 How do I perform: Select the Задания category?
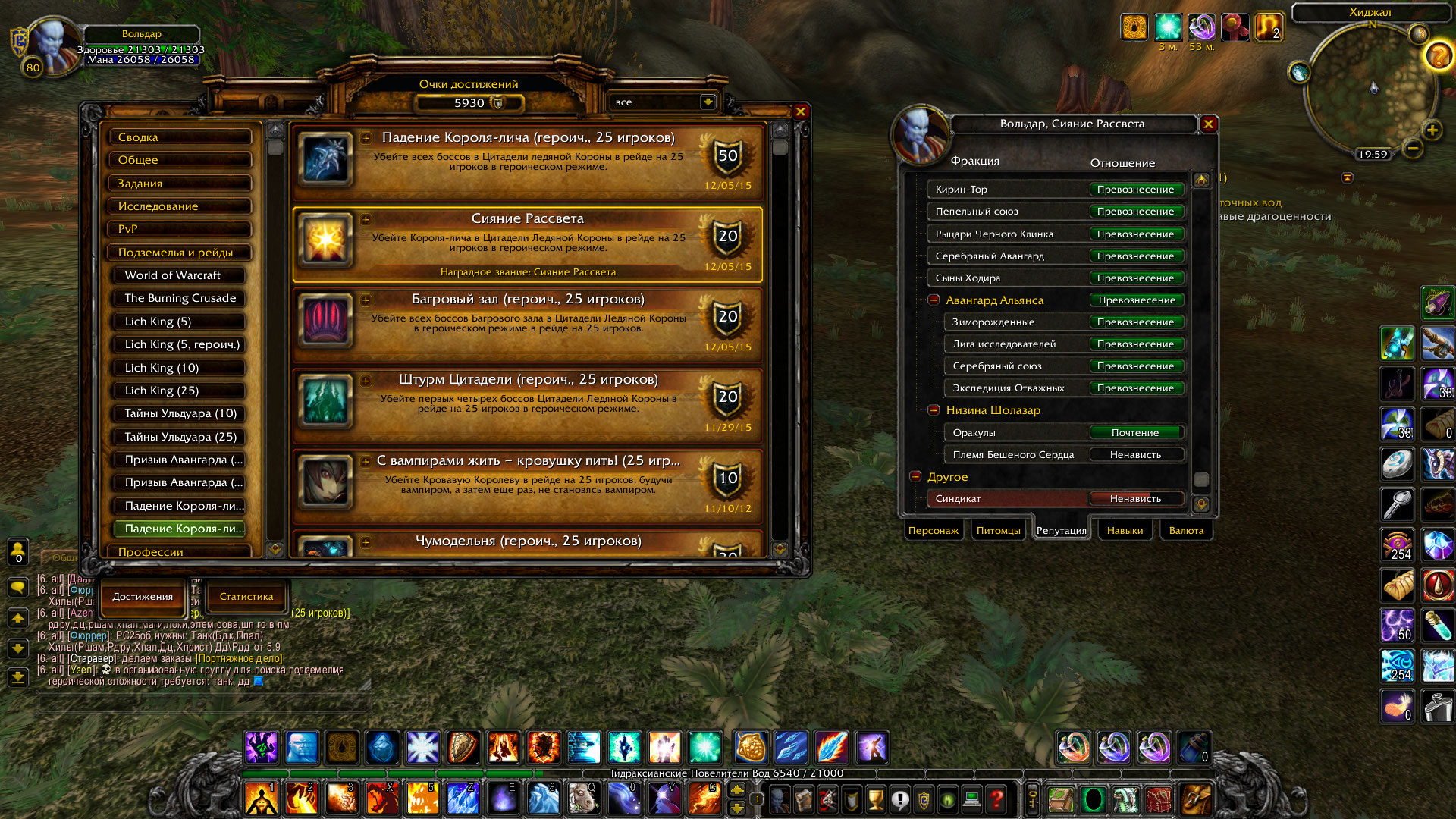point(180,184)
